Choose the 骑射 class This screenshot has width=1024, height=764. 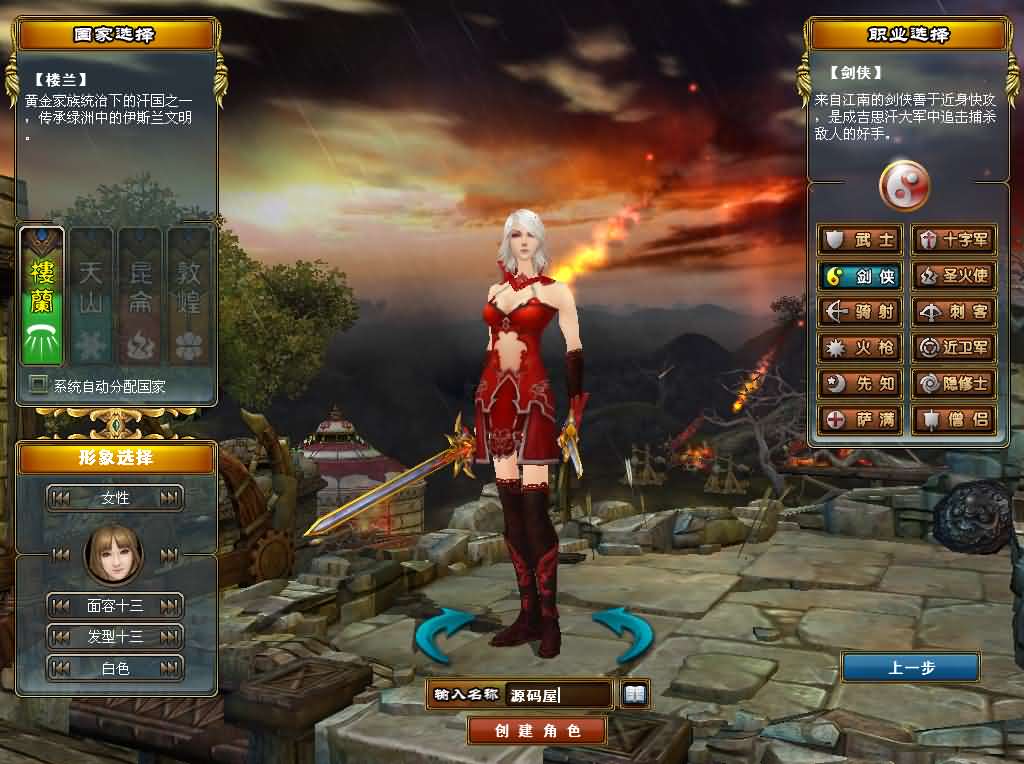pos(860,312)
